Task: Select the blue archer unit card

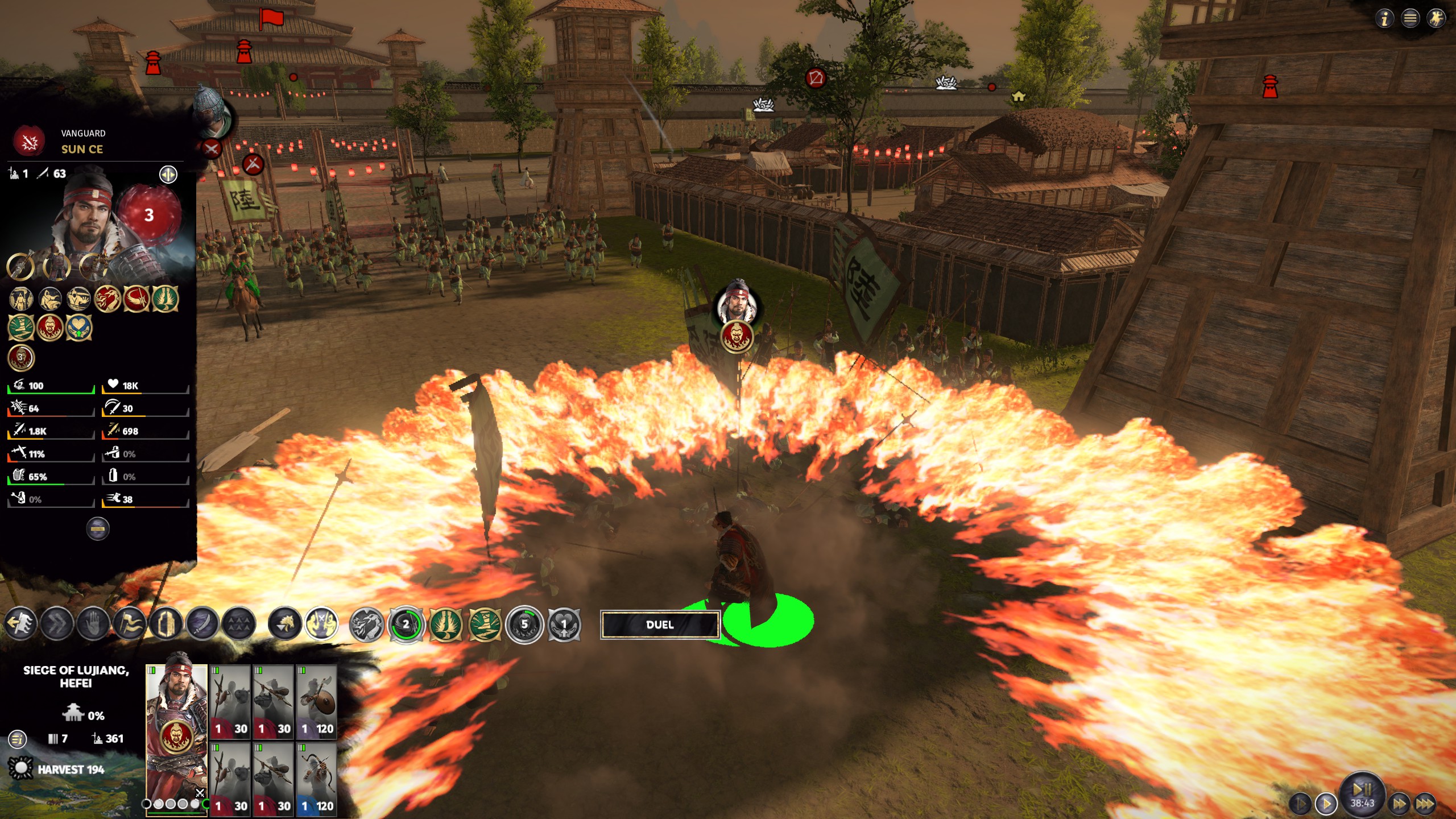Action: 316,779
